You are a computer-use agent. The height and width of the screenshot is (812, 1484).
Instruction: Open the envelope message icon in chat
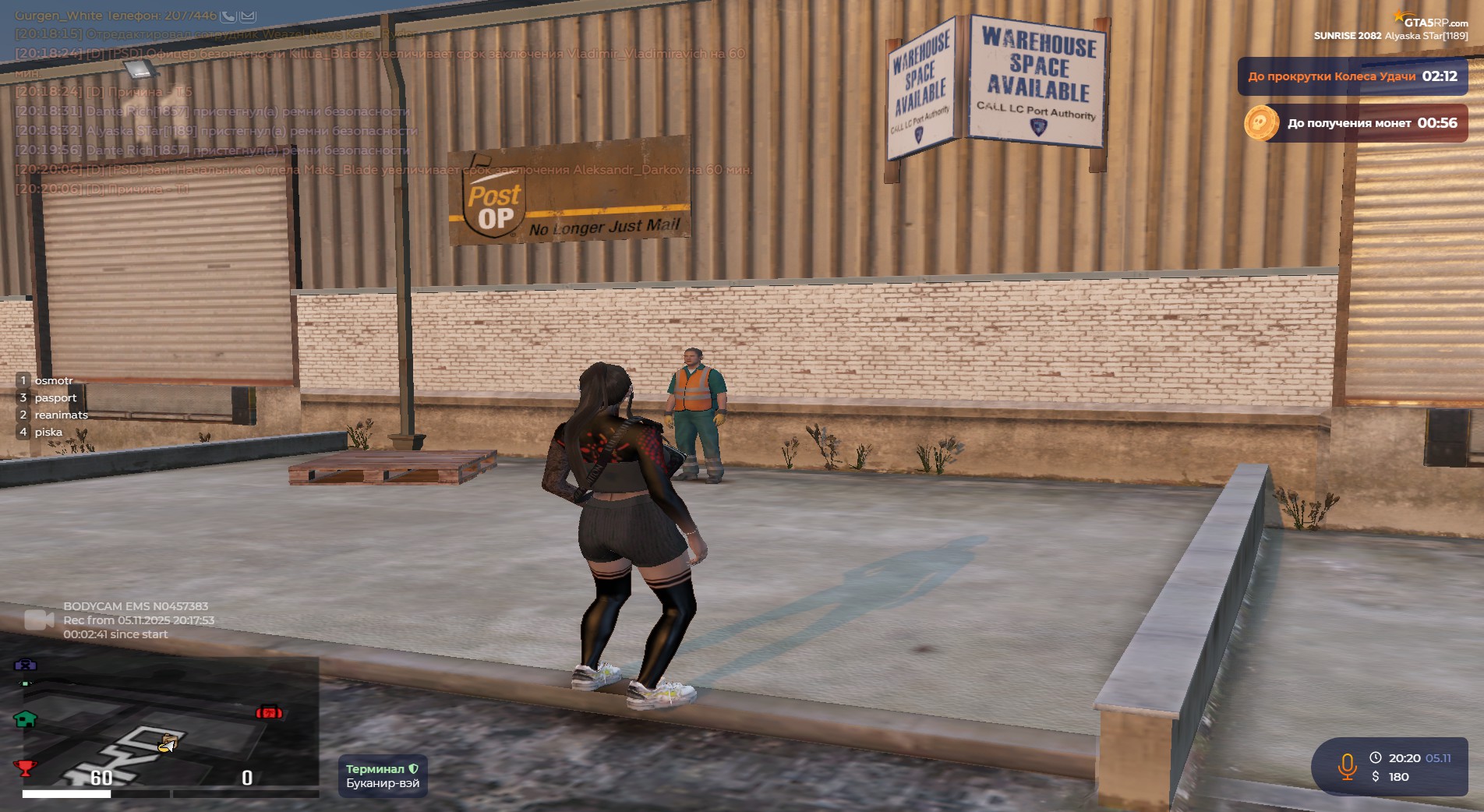click(x=248, y=16)
